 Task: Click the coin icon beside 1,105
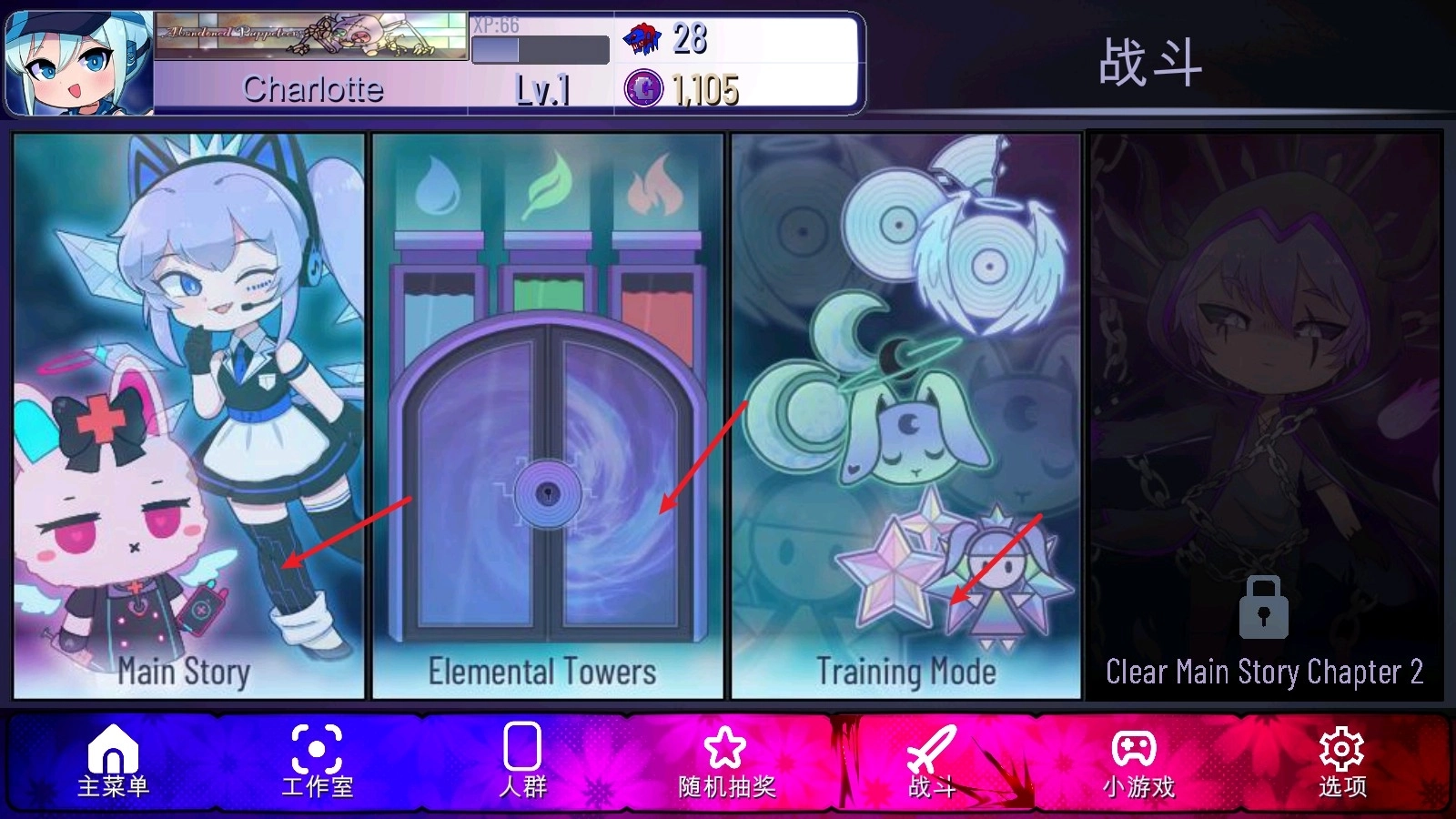642,89
